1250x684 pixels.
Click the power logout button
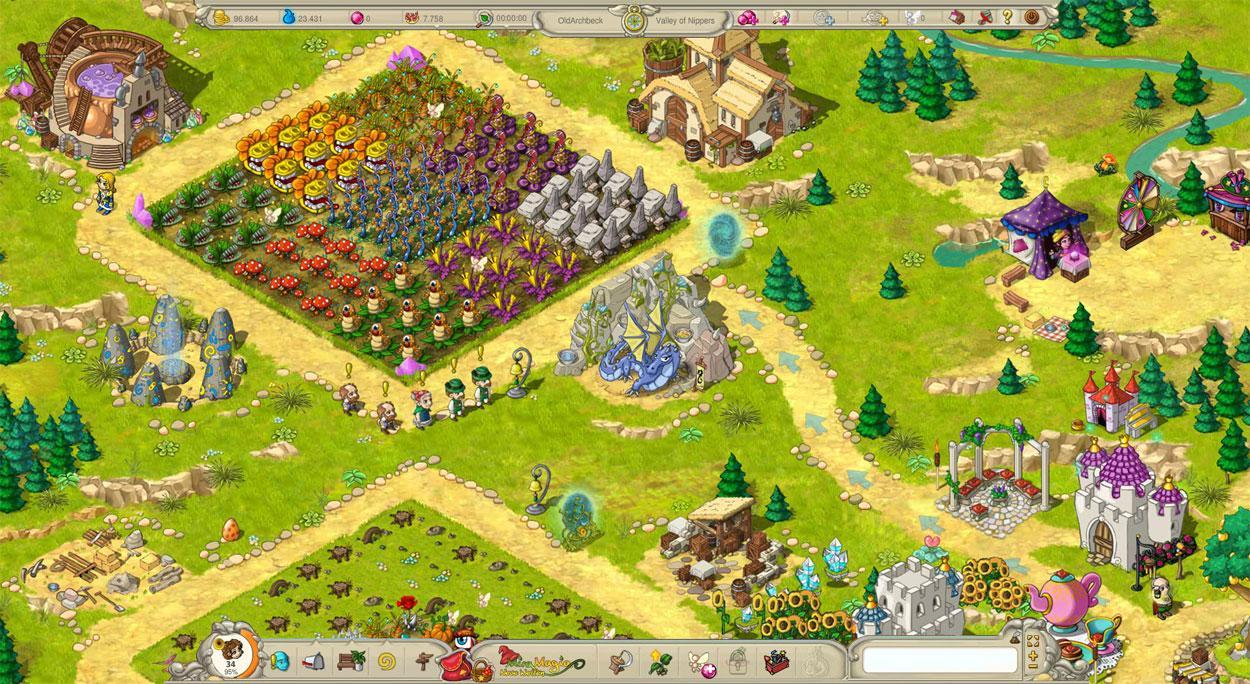(1031, 17)
